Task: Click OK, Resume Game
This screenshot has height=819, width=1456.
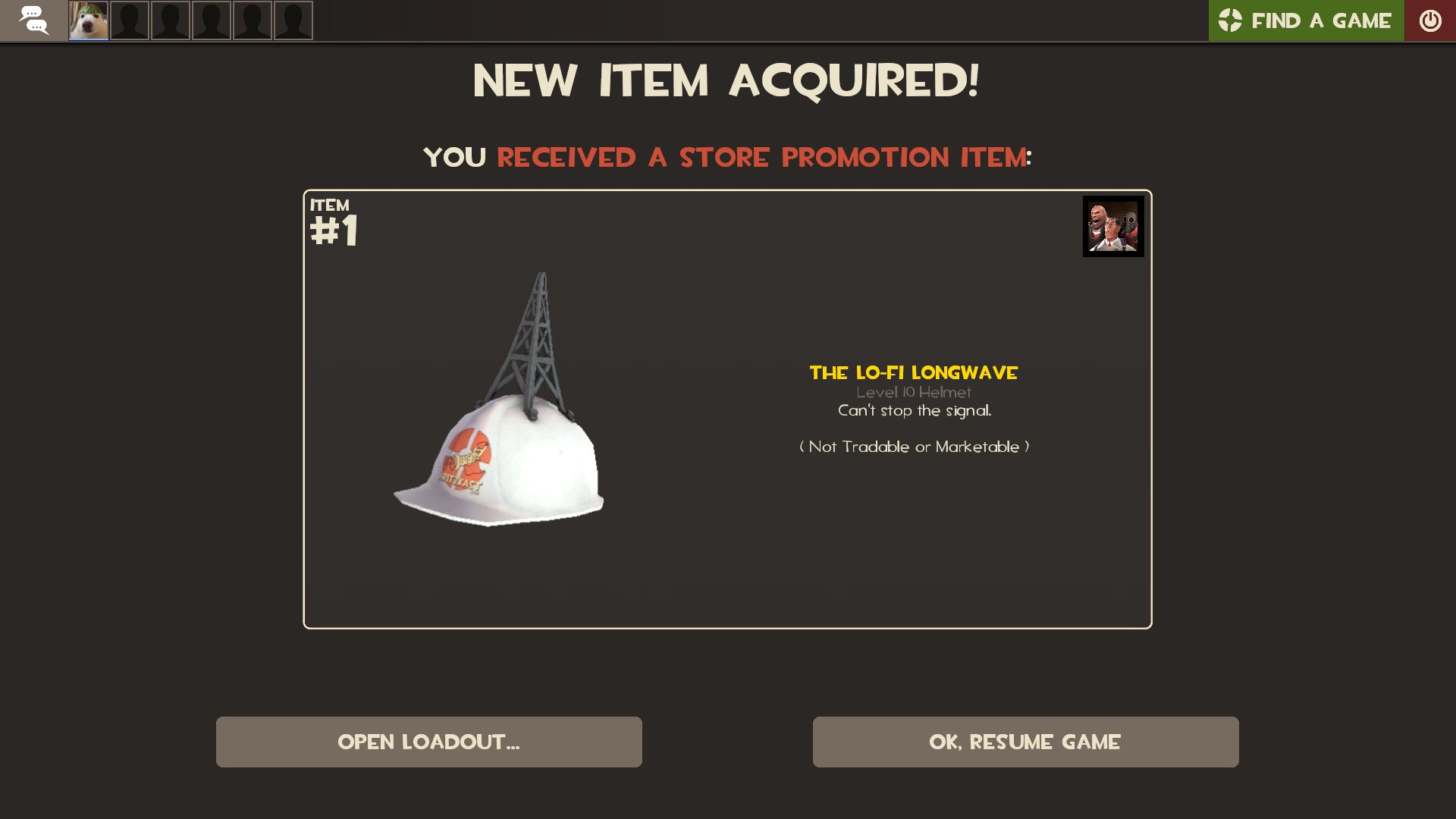Action: 1025,742
